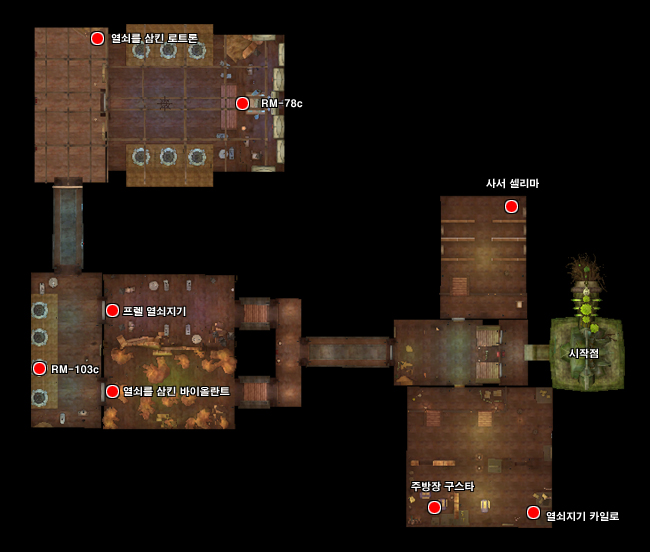The image size is (650, 552).
Task: Choose the 사서 셀리마 marker
Action: (x=511, y=206)
